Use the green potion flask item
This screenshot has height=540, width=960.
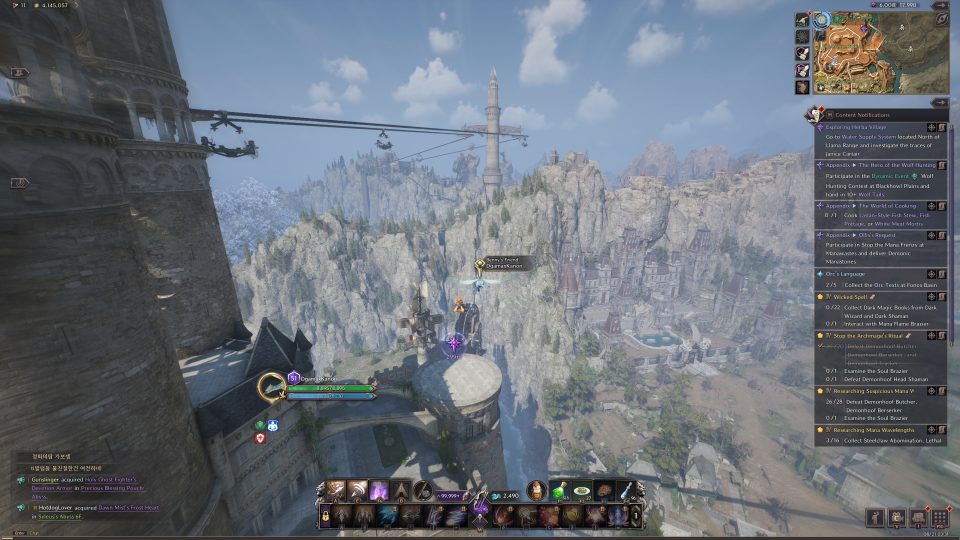click(558, 489)
